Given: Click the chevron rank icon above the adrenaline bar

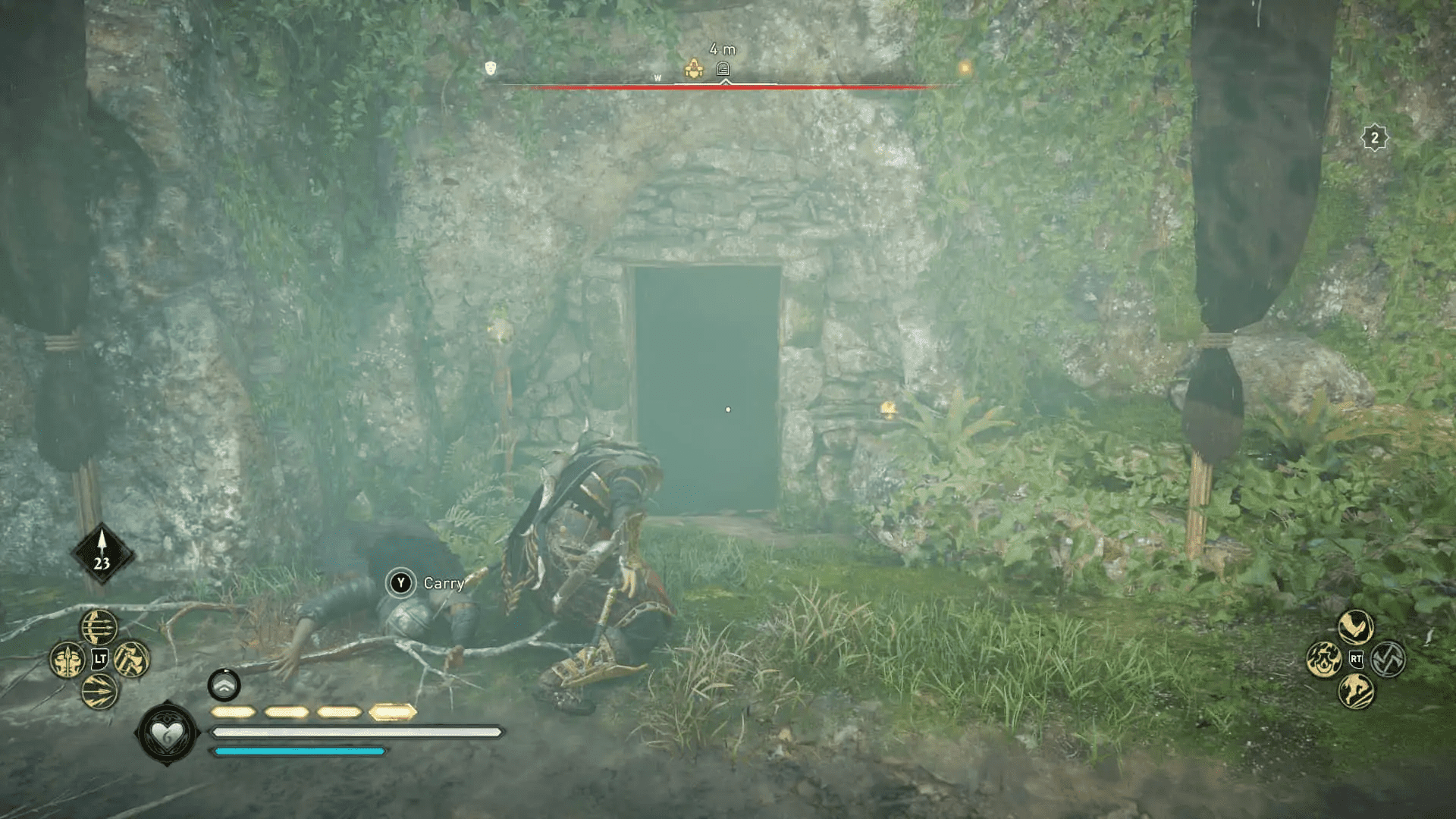Looking at the screenshot, I should point(222,686).
